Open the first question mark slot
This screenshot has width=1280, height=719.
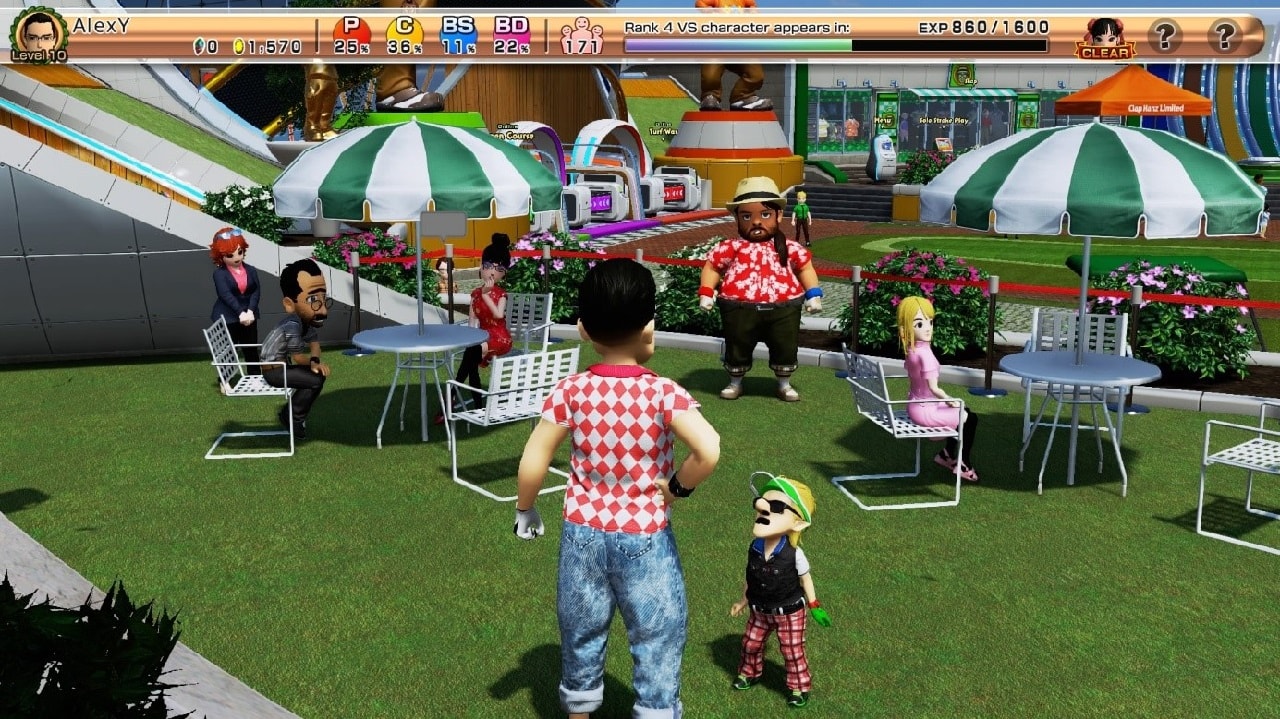(1164, 36)
